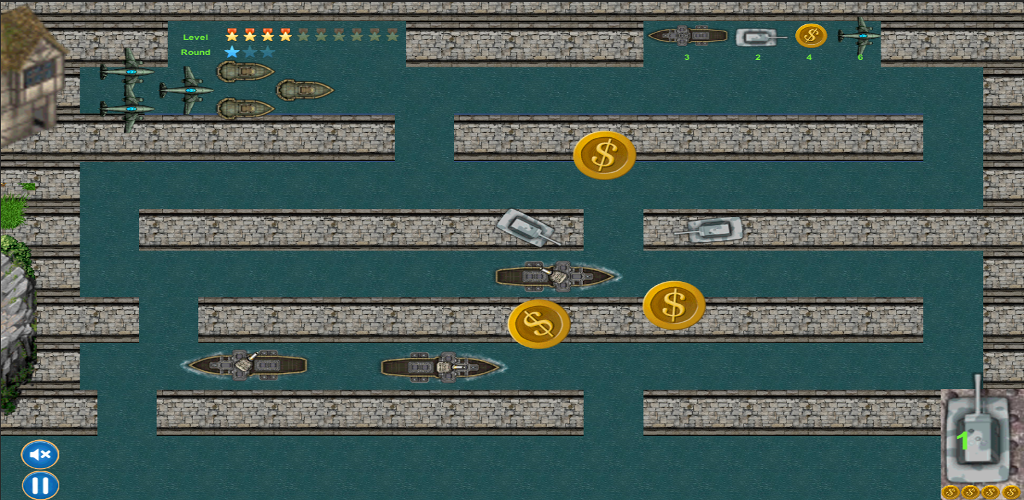Screen dimensions: 1024x500
Task: Pause the game
Action: click(x=40, y=486)
